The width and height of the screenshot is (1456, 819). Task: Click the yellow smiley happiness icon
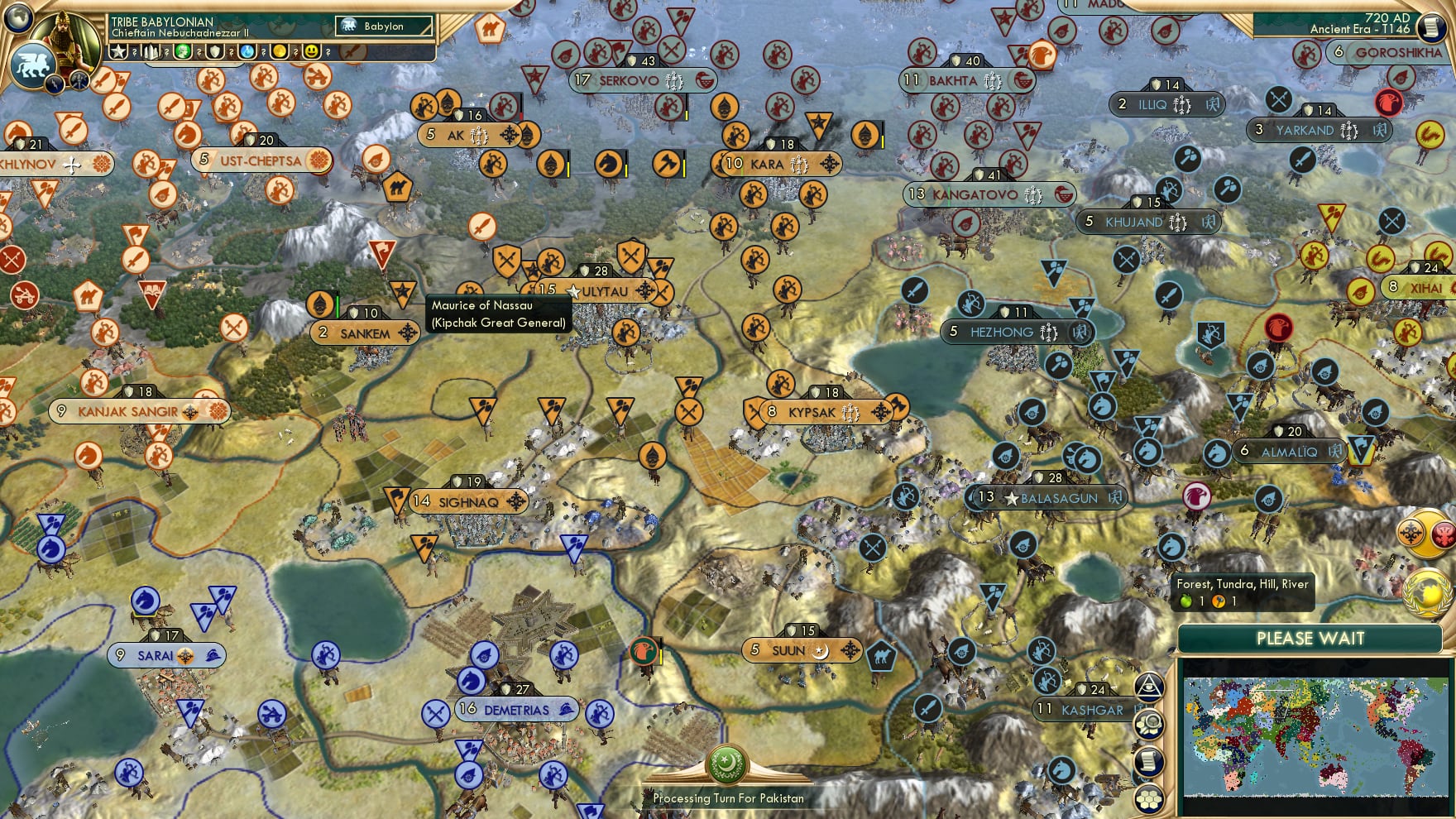[311, 52]
